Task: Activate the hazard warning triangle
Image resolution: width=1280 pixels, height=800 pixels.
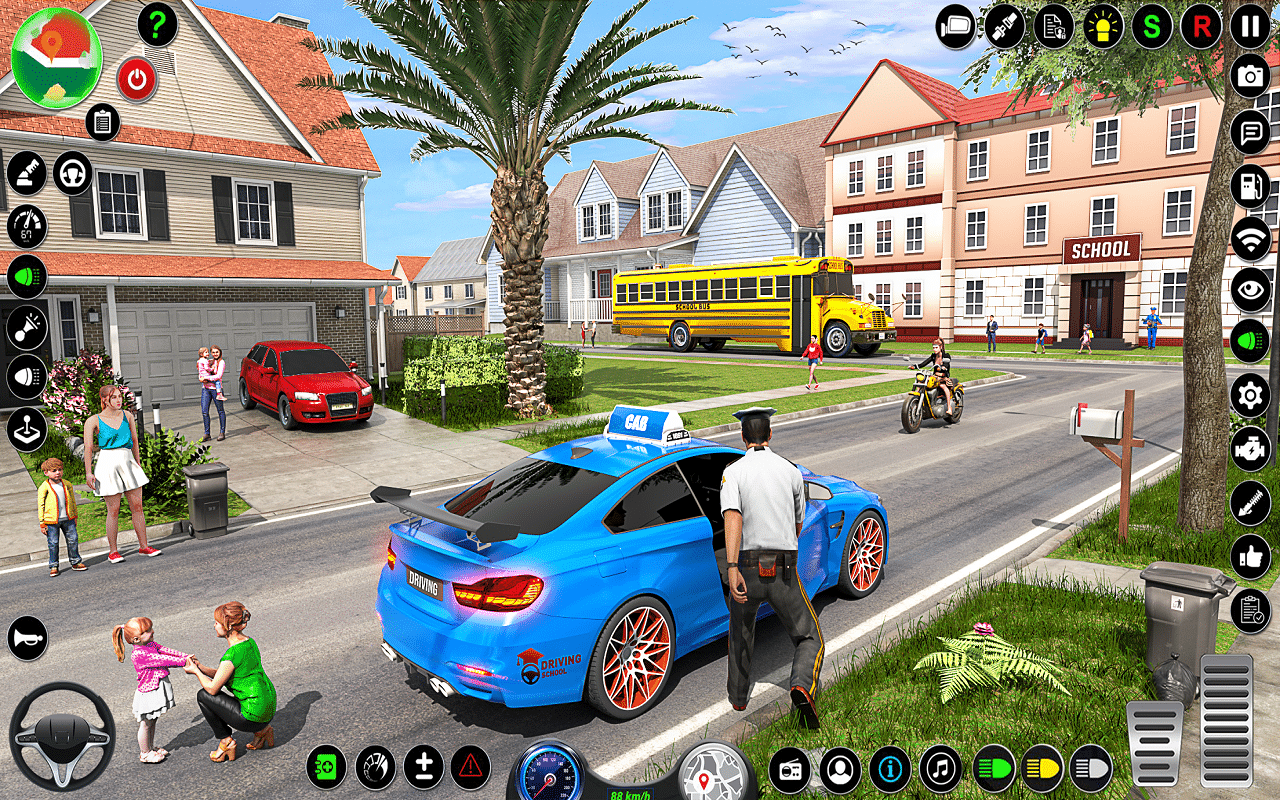Action: tap(470, 767)
